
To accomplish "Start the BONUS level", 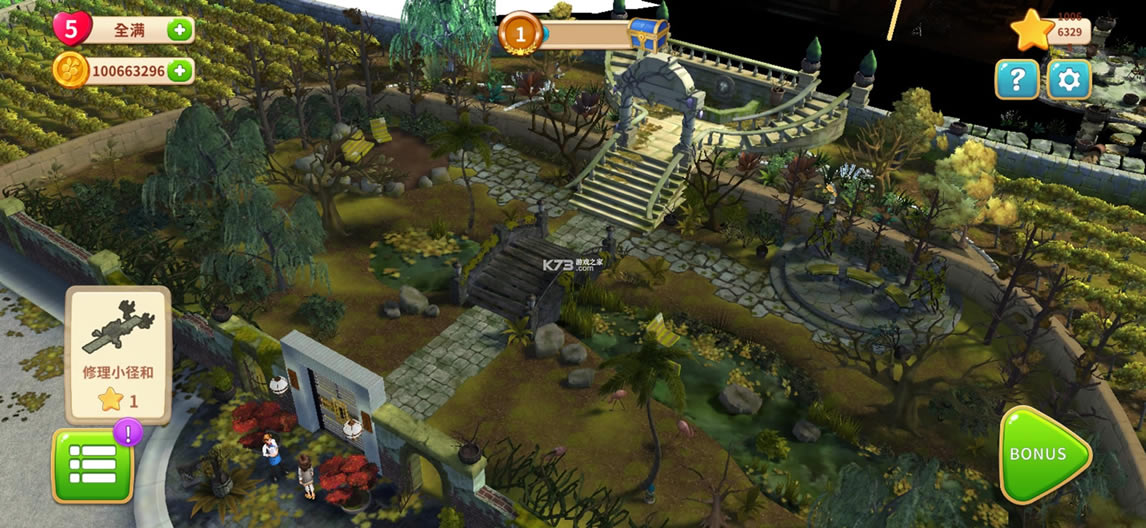I will coord(1043,455).
